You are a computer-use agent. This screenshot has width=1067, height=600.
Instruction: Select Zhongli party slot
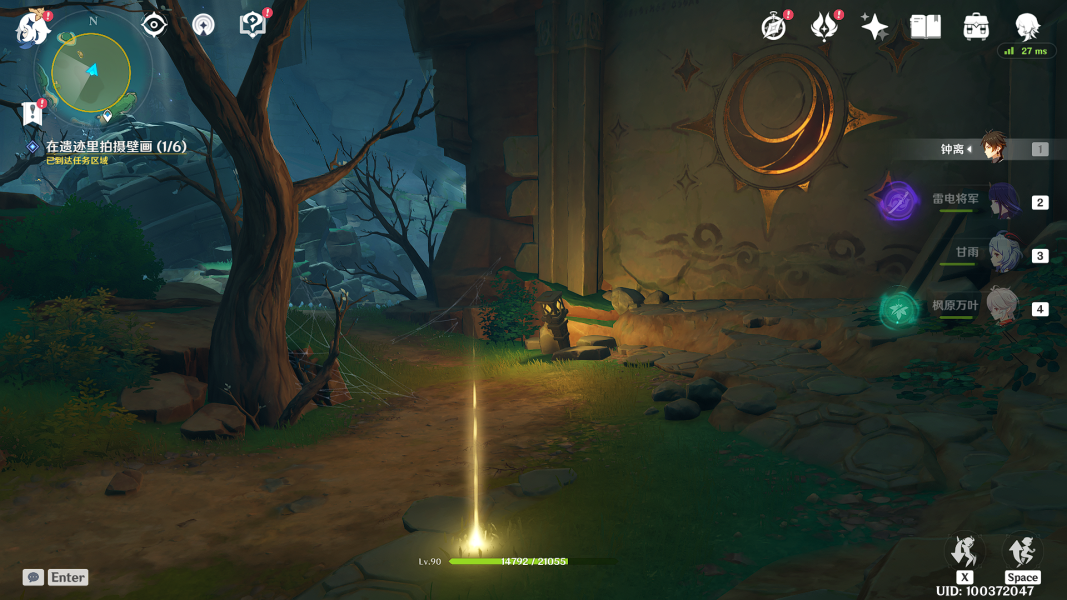coord(992,149)
